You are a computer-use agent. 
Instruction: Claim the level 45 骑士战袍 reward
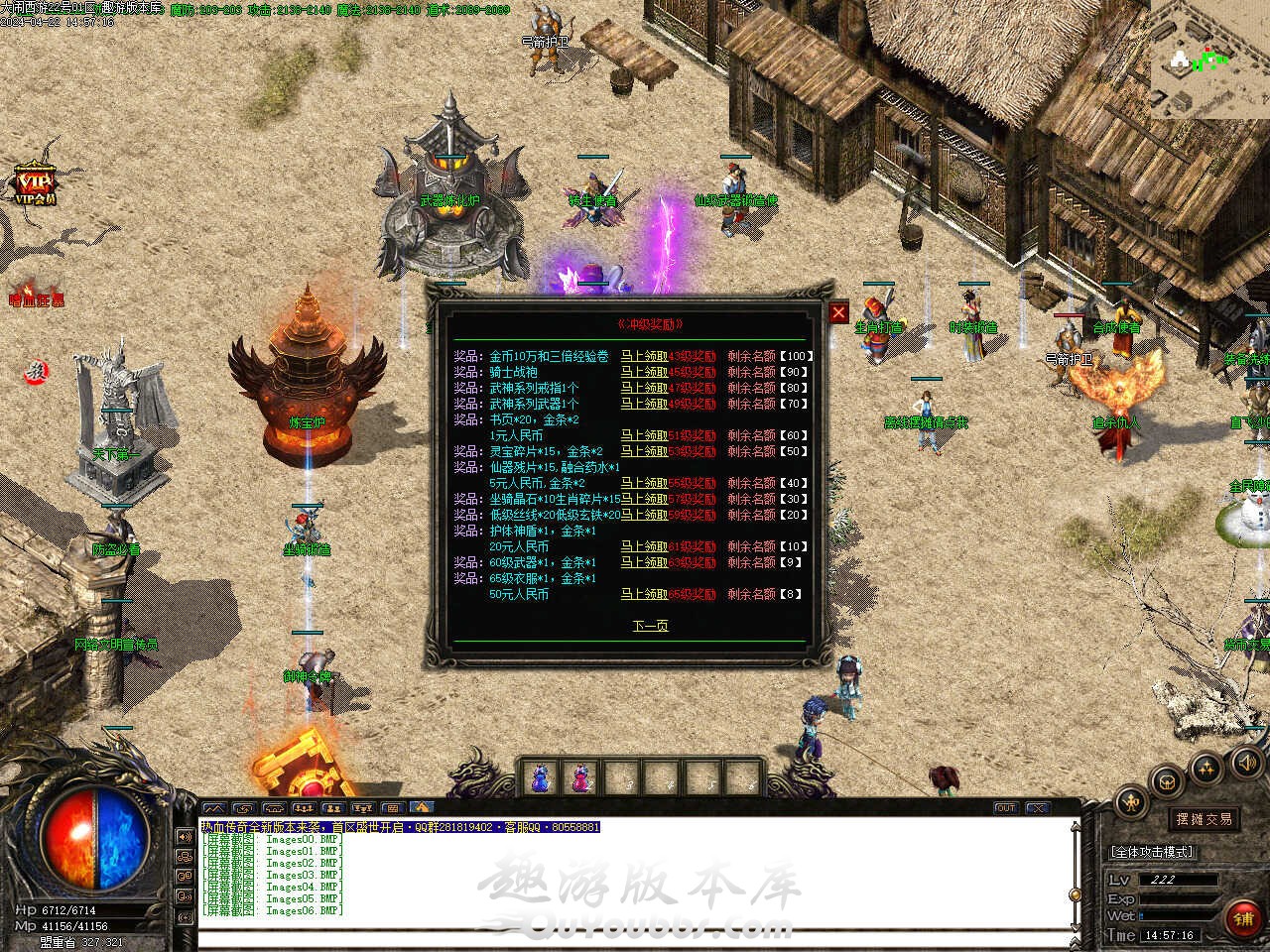point(644,372)
